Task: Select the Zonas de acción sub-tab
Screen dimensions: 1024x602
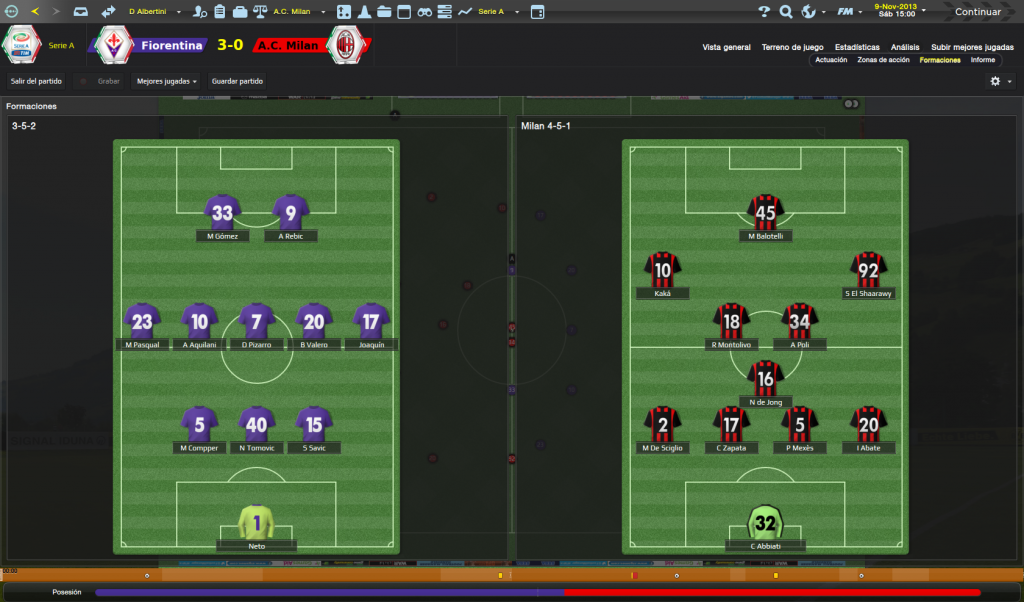Action: point(883,60)
